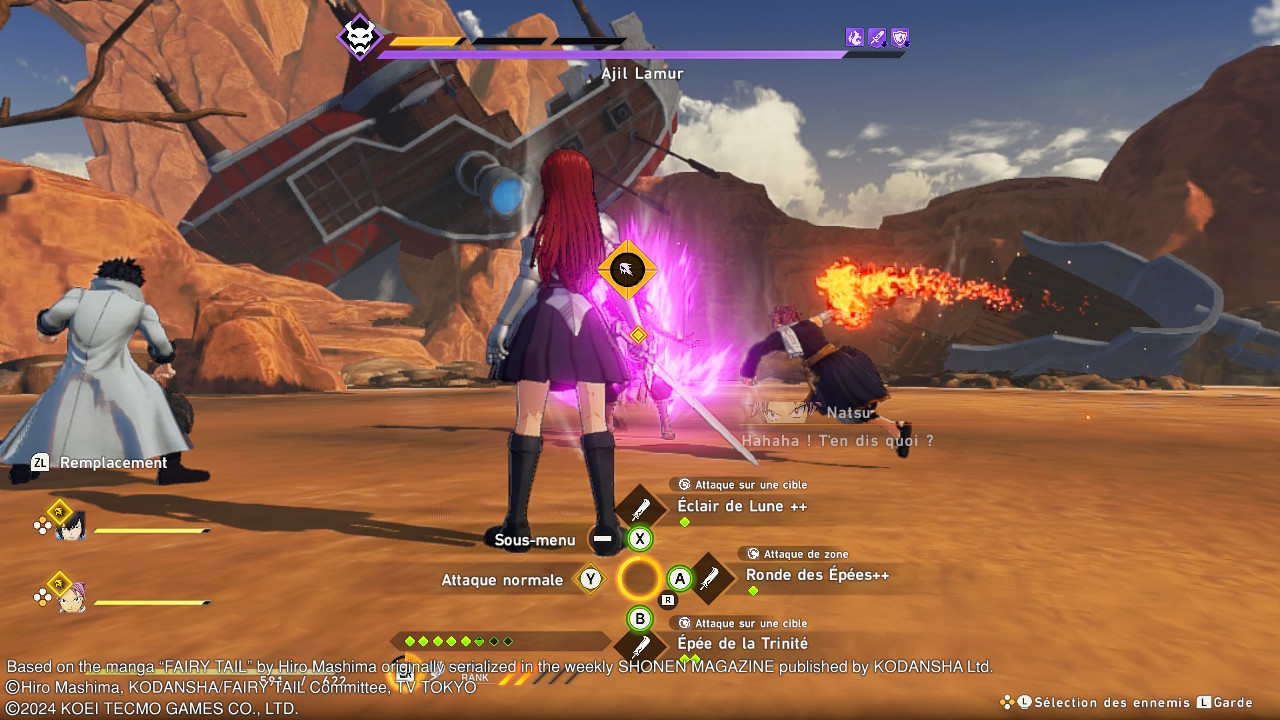
Task: Inspect the shield debuff status icon
Action: [899, 38]
